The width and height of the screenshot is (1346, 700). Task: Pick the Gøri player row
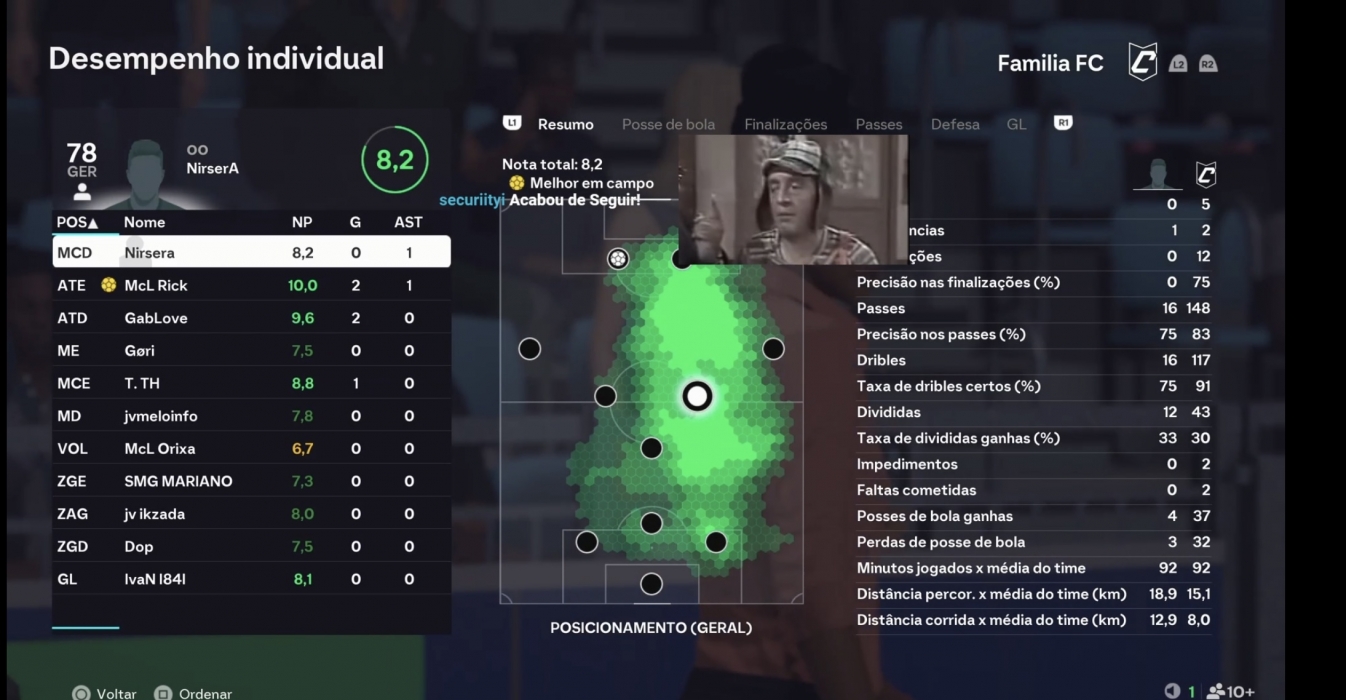click(x=250, y=351)
